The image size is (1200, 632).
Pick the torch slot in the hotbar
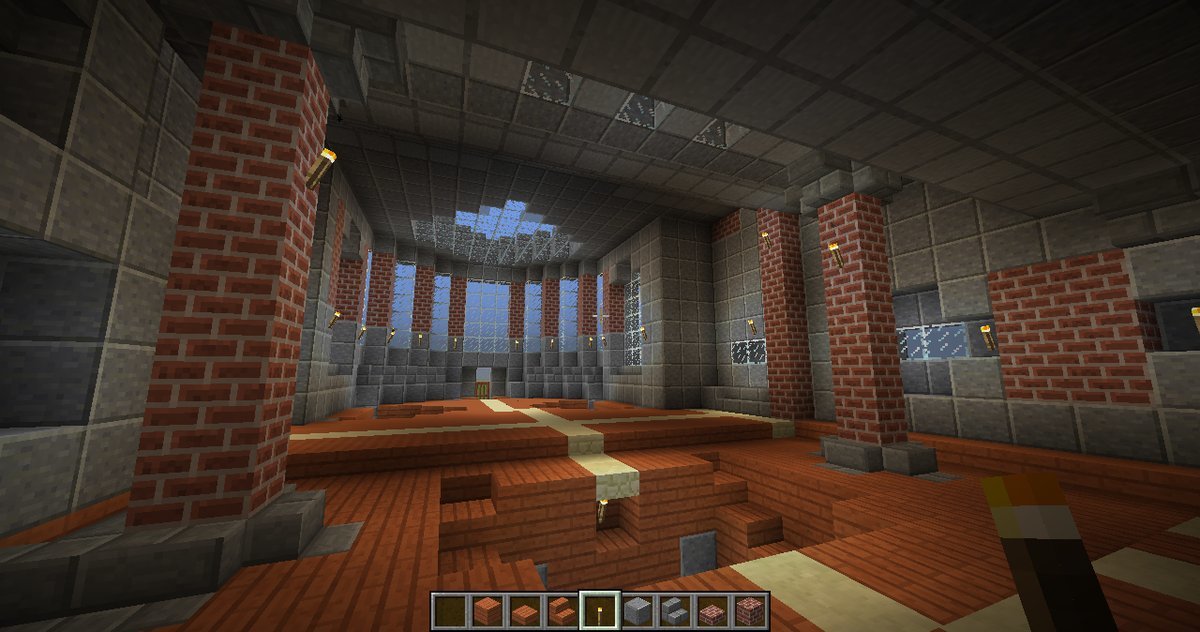pos(598,609)
